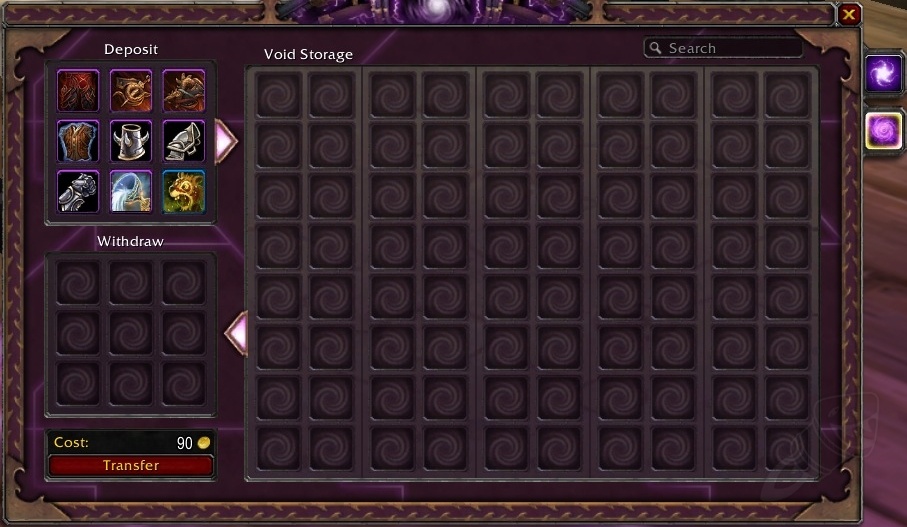
Task: Choose the silver horned bracer item
Action: coord(131,141)
